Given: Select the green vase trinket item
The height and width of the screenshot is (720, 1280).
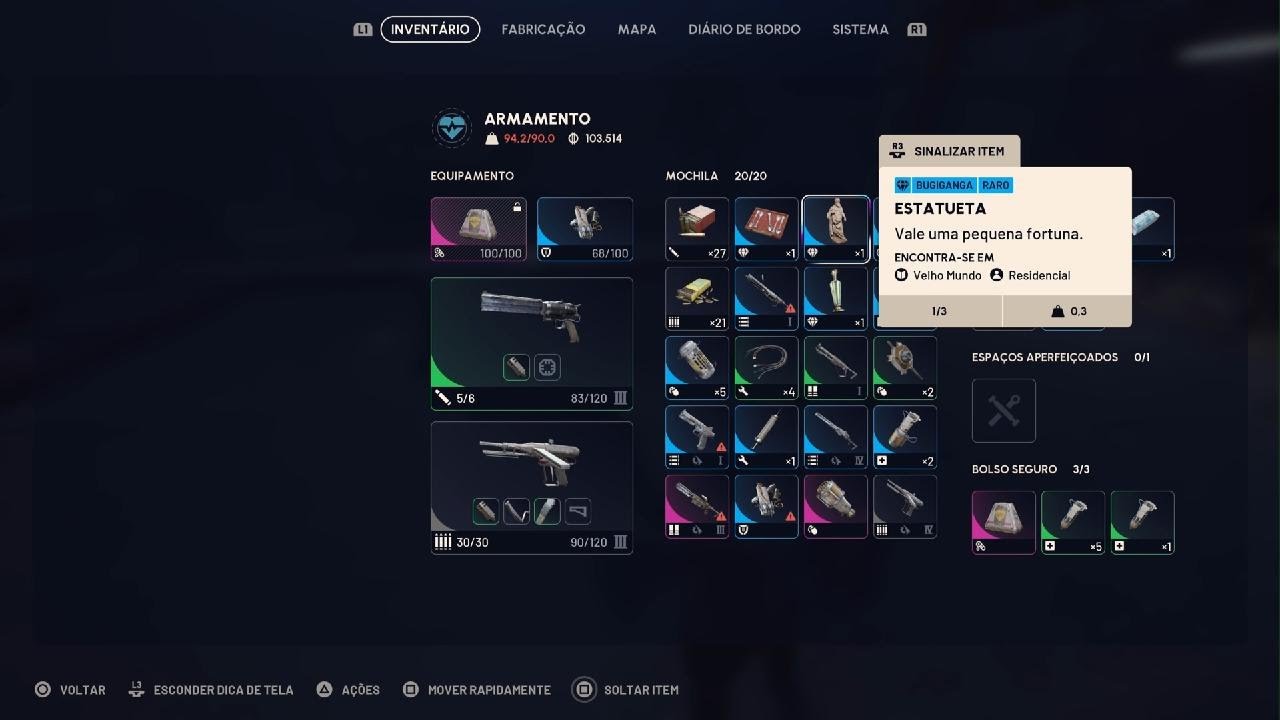Looking at the screenshot, I should point(835,298).
